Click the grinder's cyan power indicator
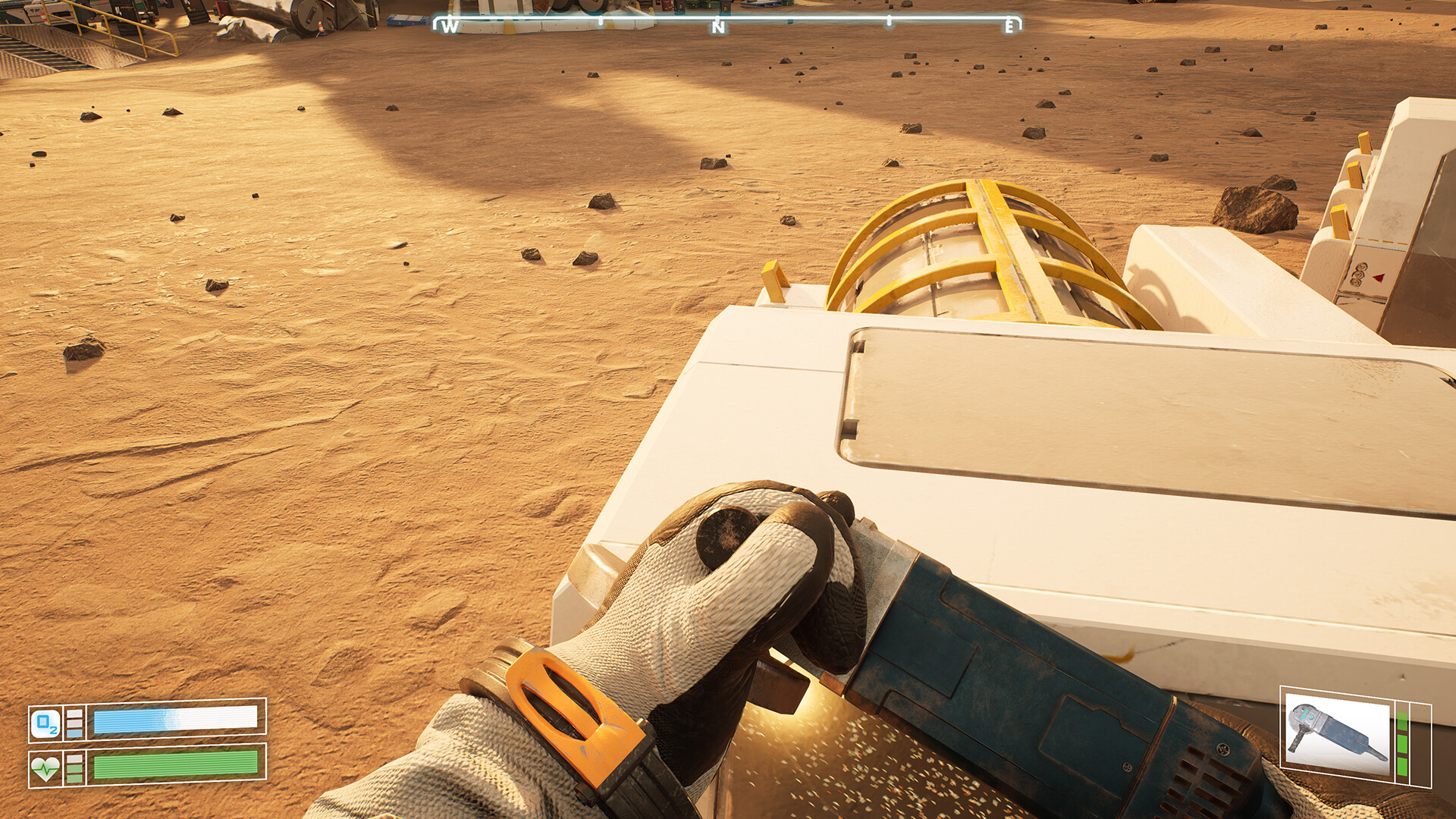The height and width of the screenshot is (819, 1456). click(1307, 714)
